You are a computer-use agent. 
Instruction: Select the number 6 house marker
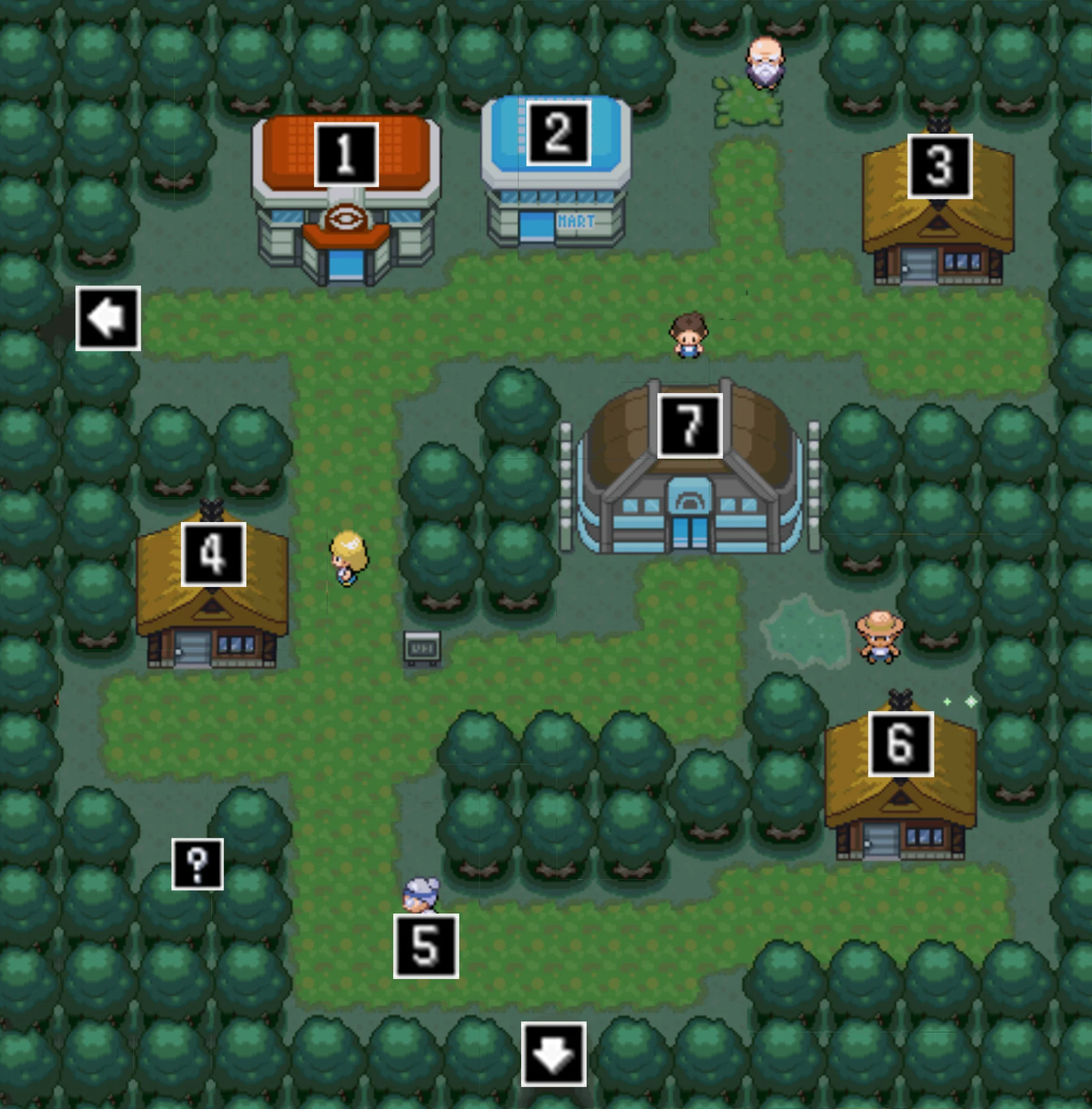pos(900,743)
